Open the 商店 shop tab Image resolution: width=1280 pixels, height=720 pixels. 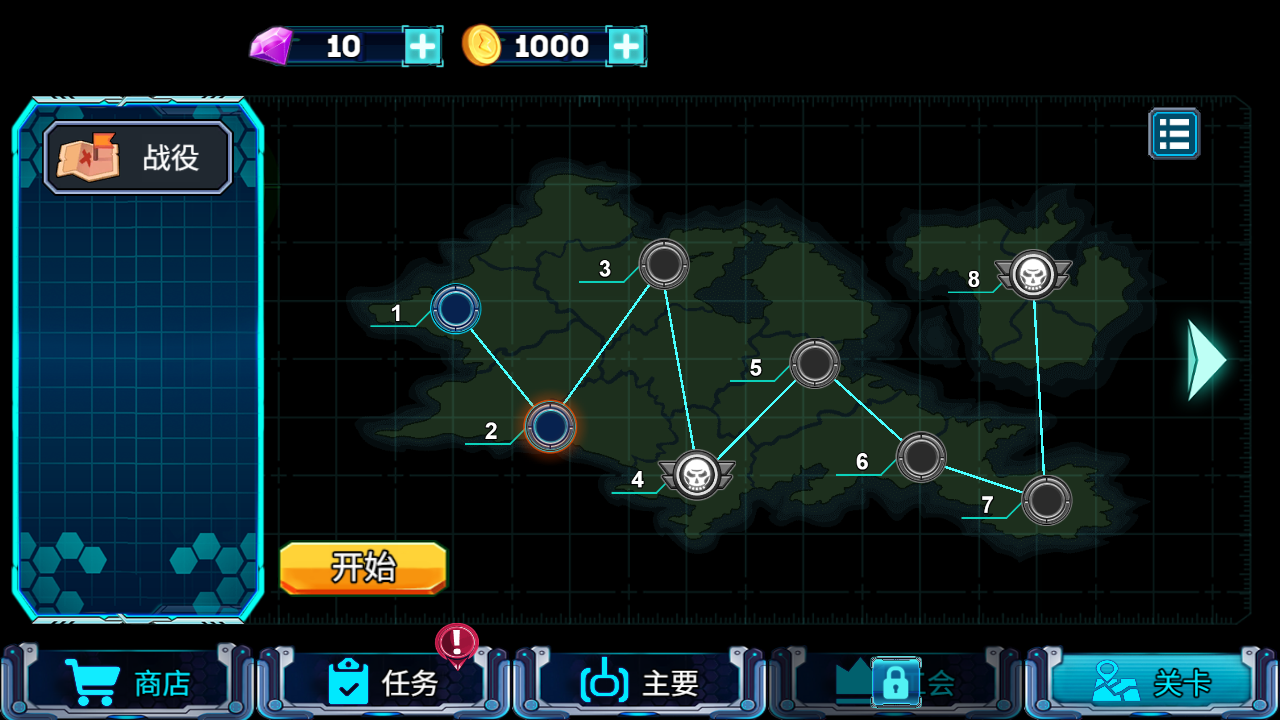pyautogui.click(x=128, y=683)
